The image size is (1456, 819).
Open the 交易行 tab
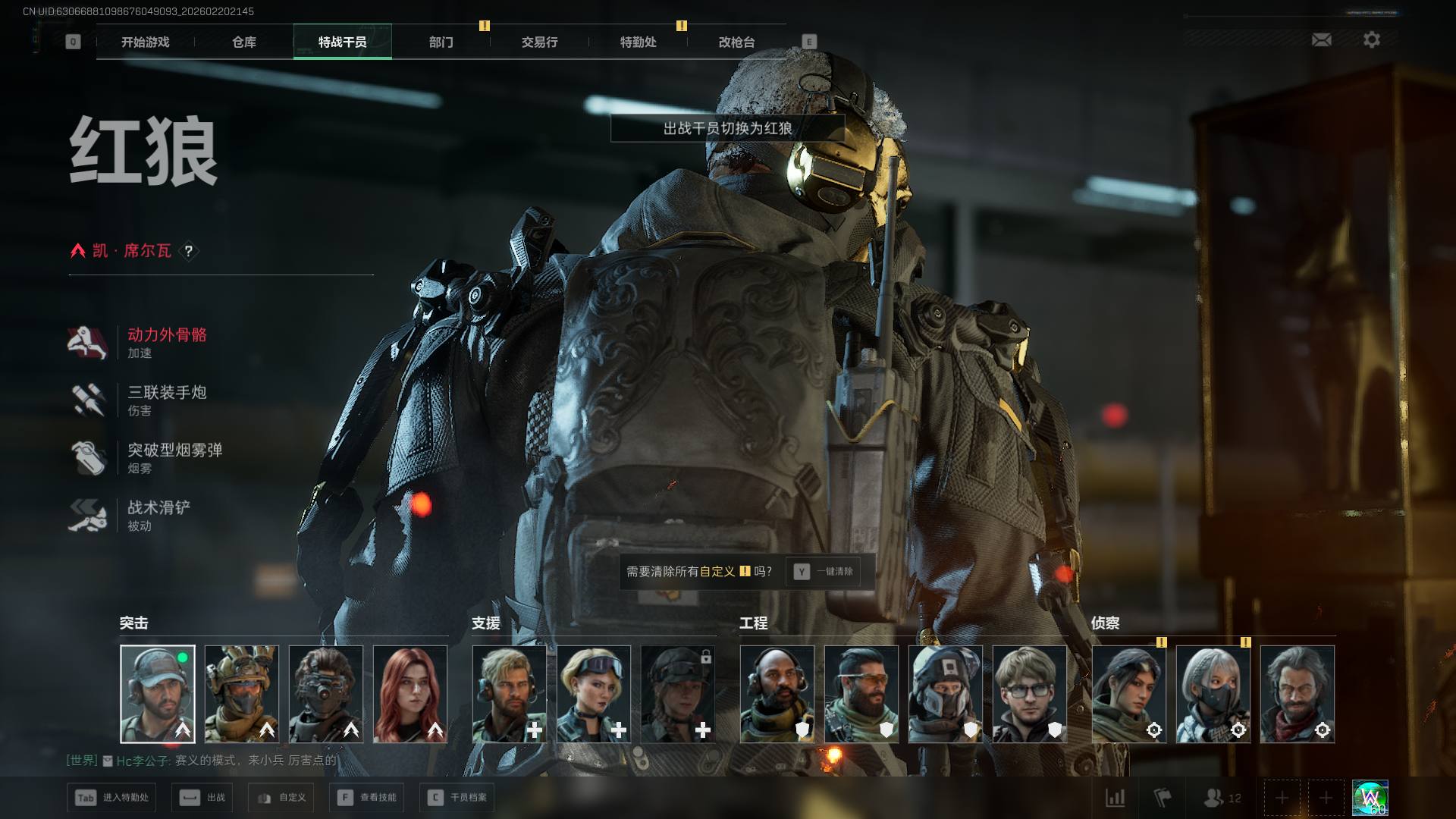coord(540,42)
